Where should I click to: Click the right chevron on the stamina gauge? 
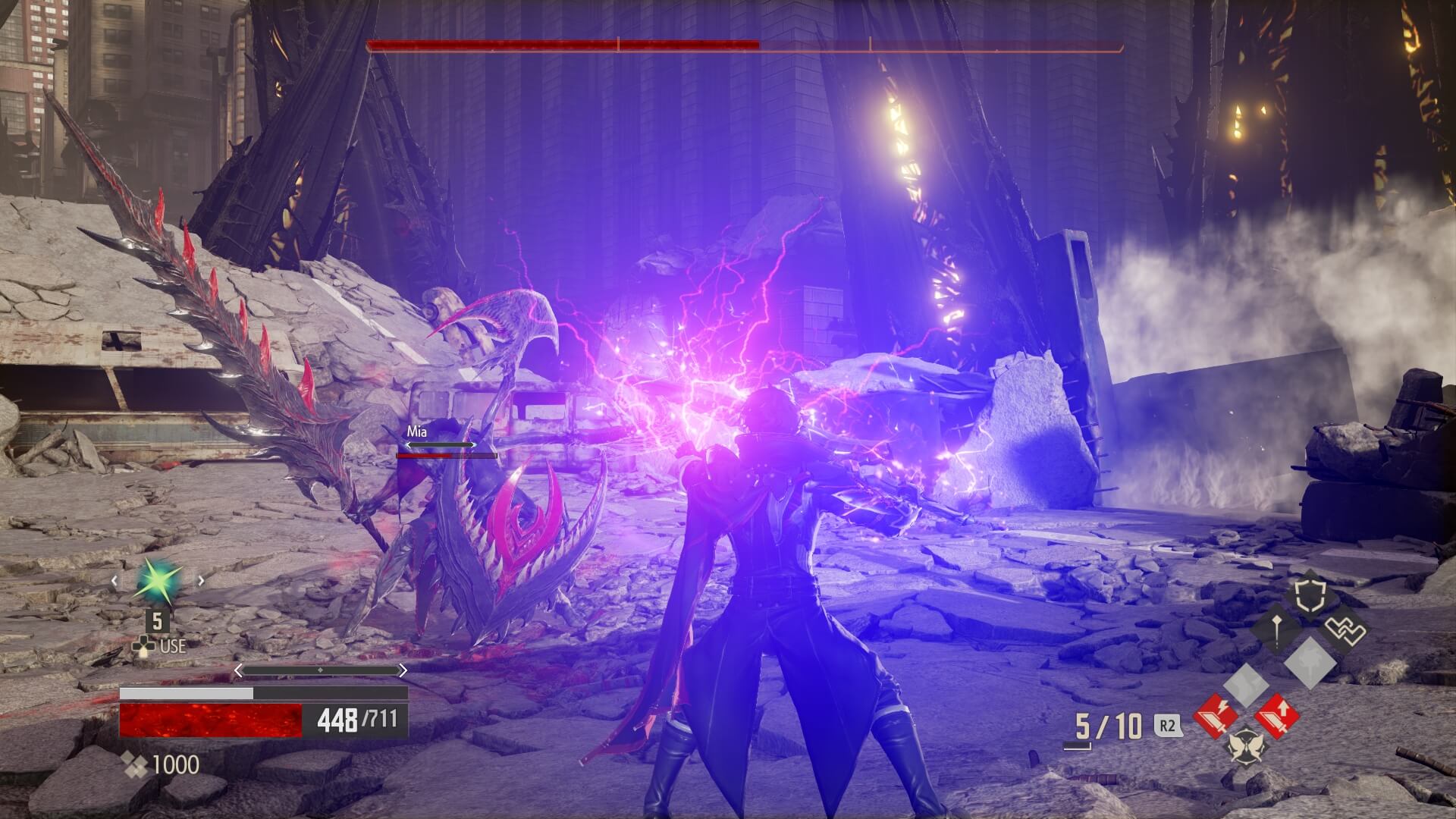click(403, 670)
